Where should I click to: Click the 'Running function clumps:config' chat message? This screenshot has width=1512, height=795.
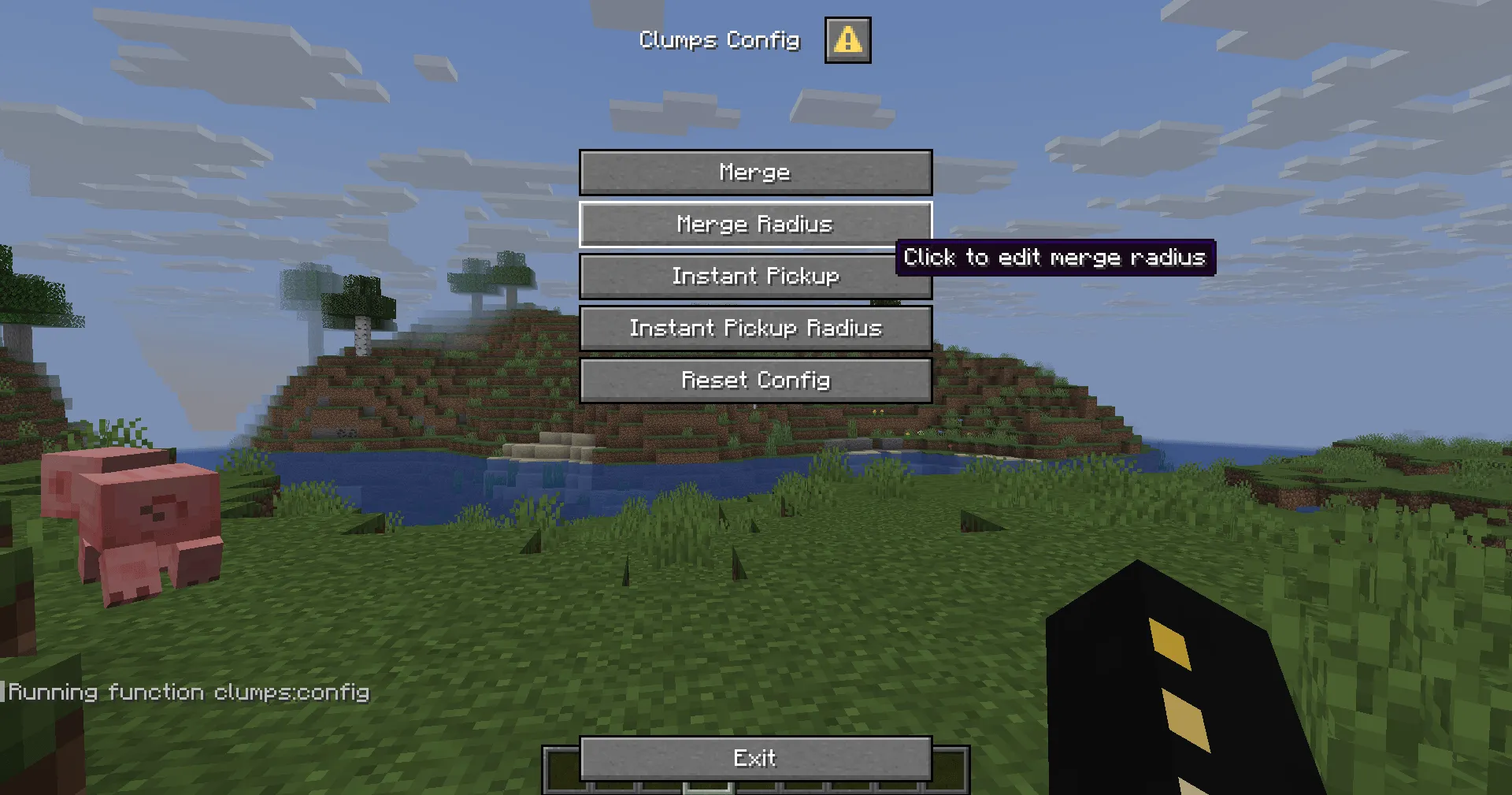189,691
